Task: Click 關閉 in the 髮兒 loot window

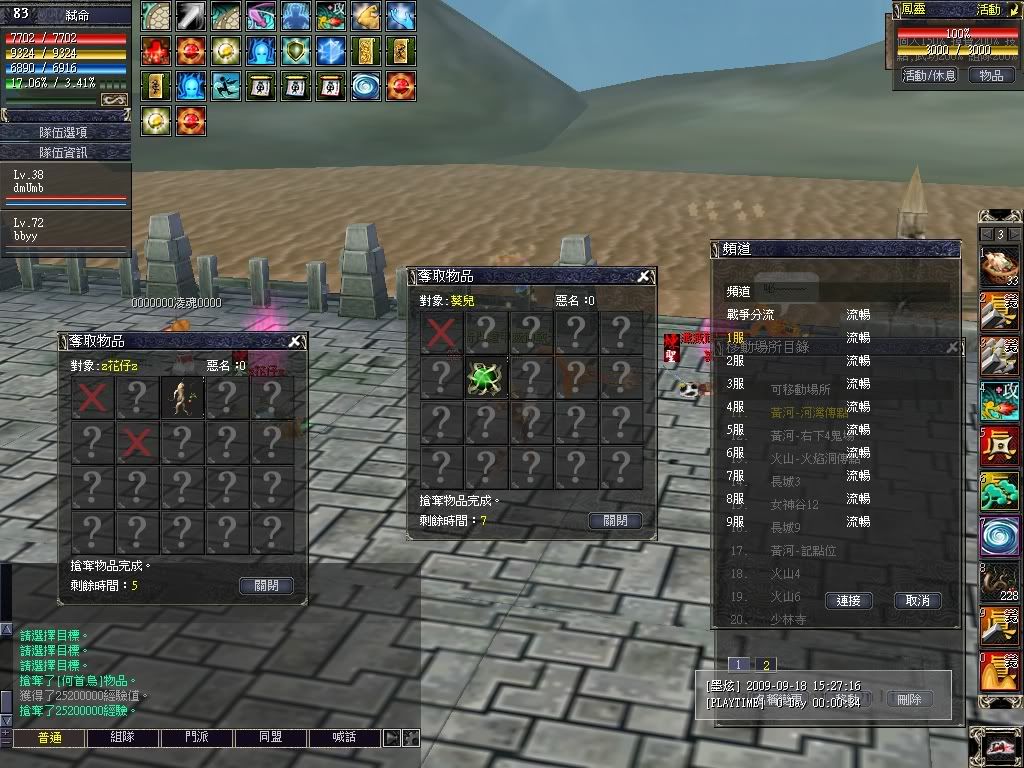Action: 615,520
